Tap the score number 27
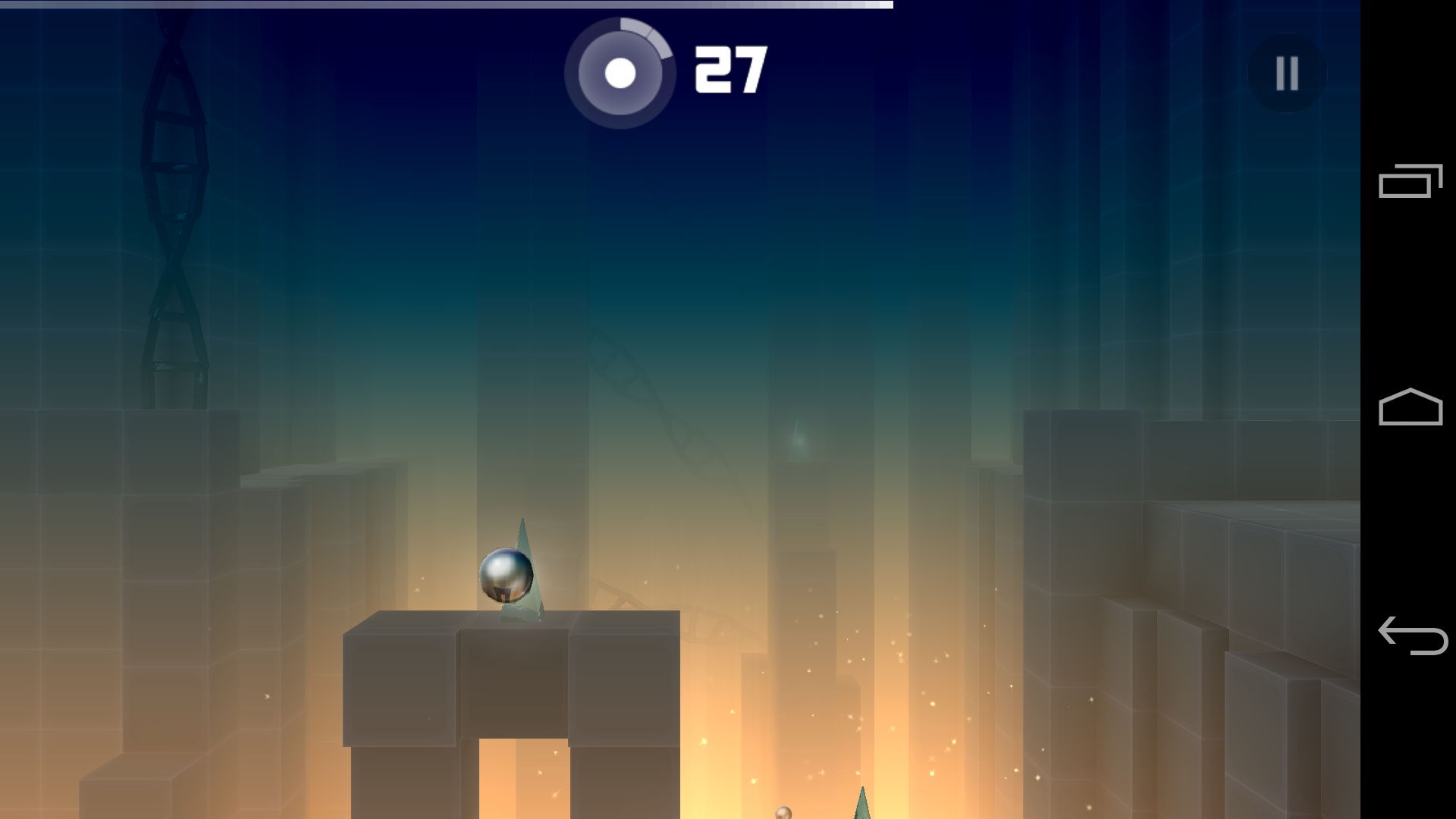The height and width of the screenshot is (819, 1456). click(x=730, y=71)
